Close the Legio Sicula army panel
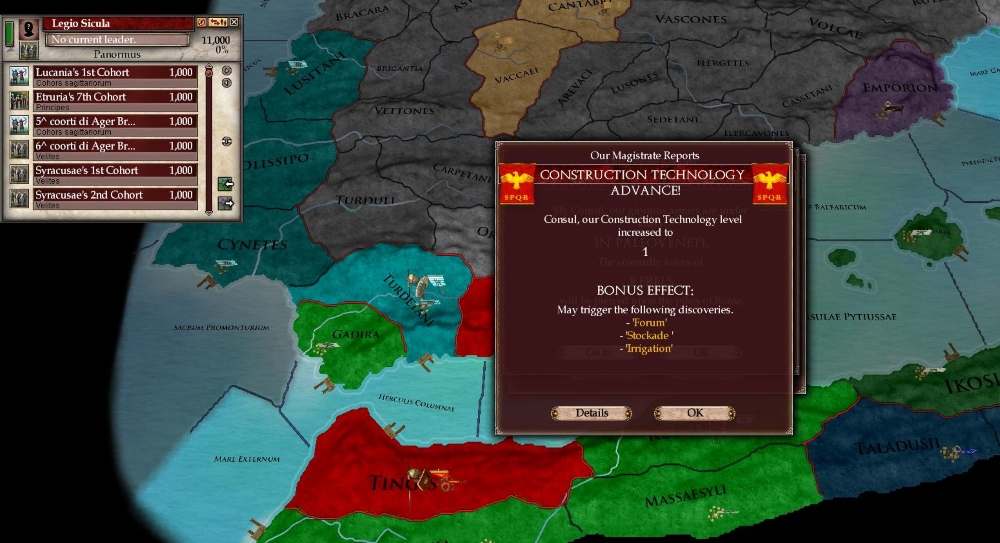This screenshot has width=1000, height=543. [x=234, y=22]
